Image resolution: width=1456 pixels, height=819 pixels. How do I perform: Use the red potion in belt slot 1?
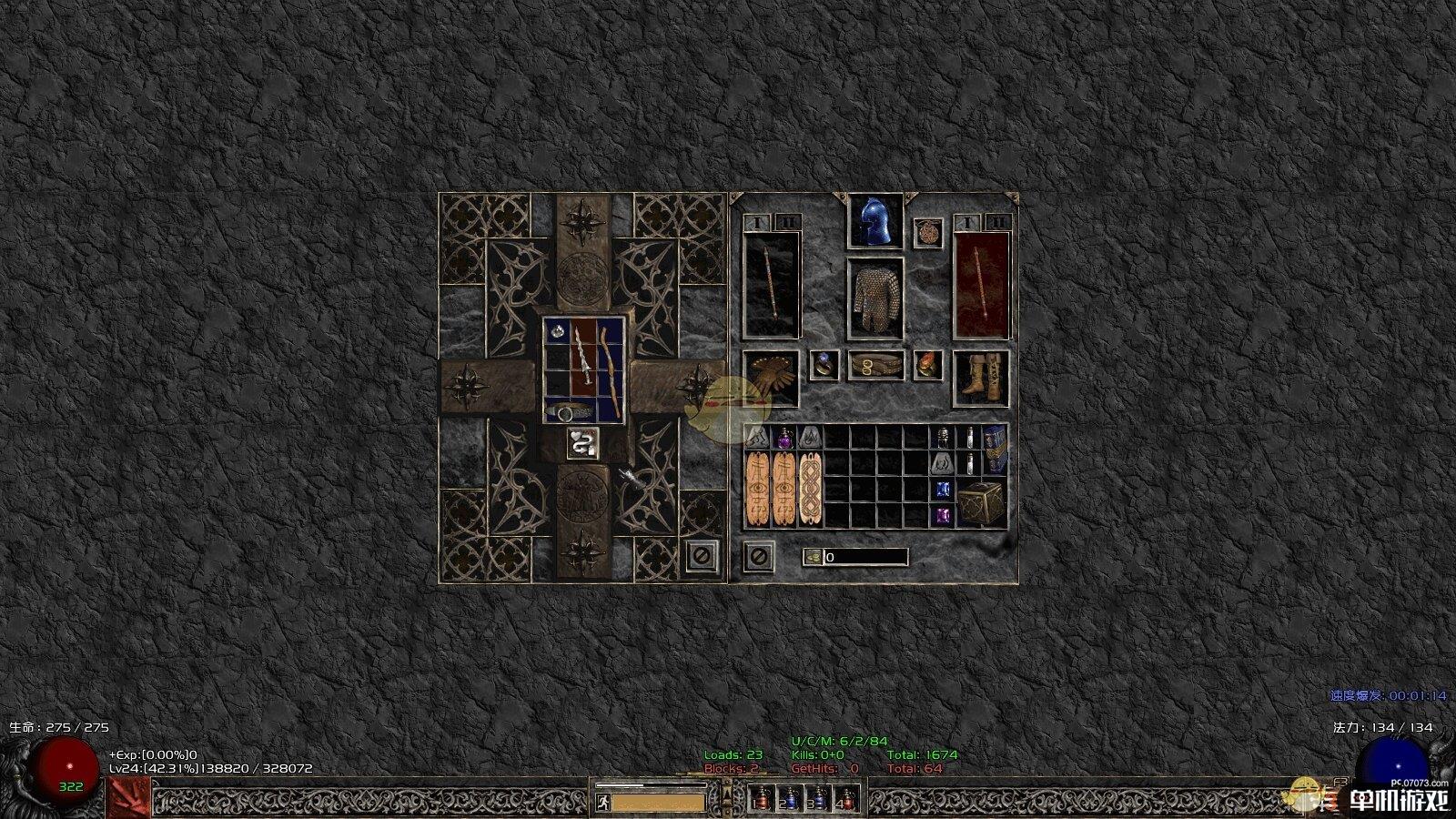(x=761, y=799)
